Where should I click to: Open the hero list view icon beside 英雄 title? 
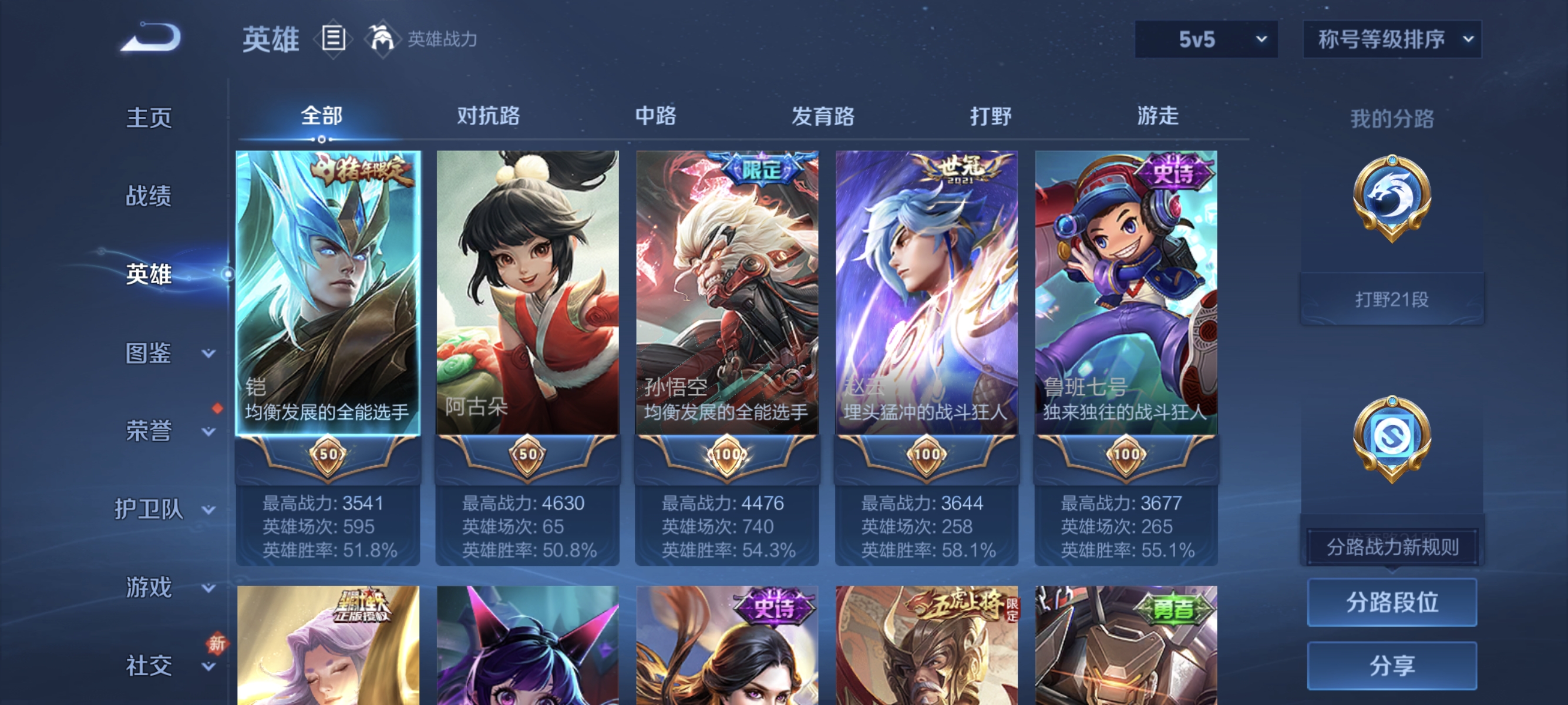pyautogui.click(x=332, y=39)
